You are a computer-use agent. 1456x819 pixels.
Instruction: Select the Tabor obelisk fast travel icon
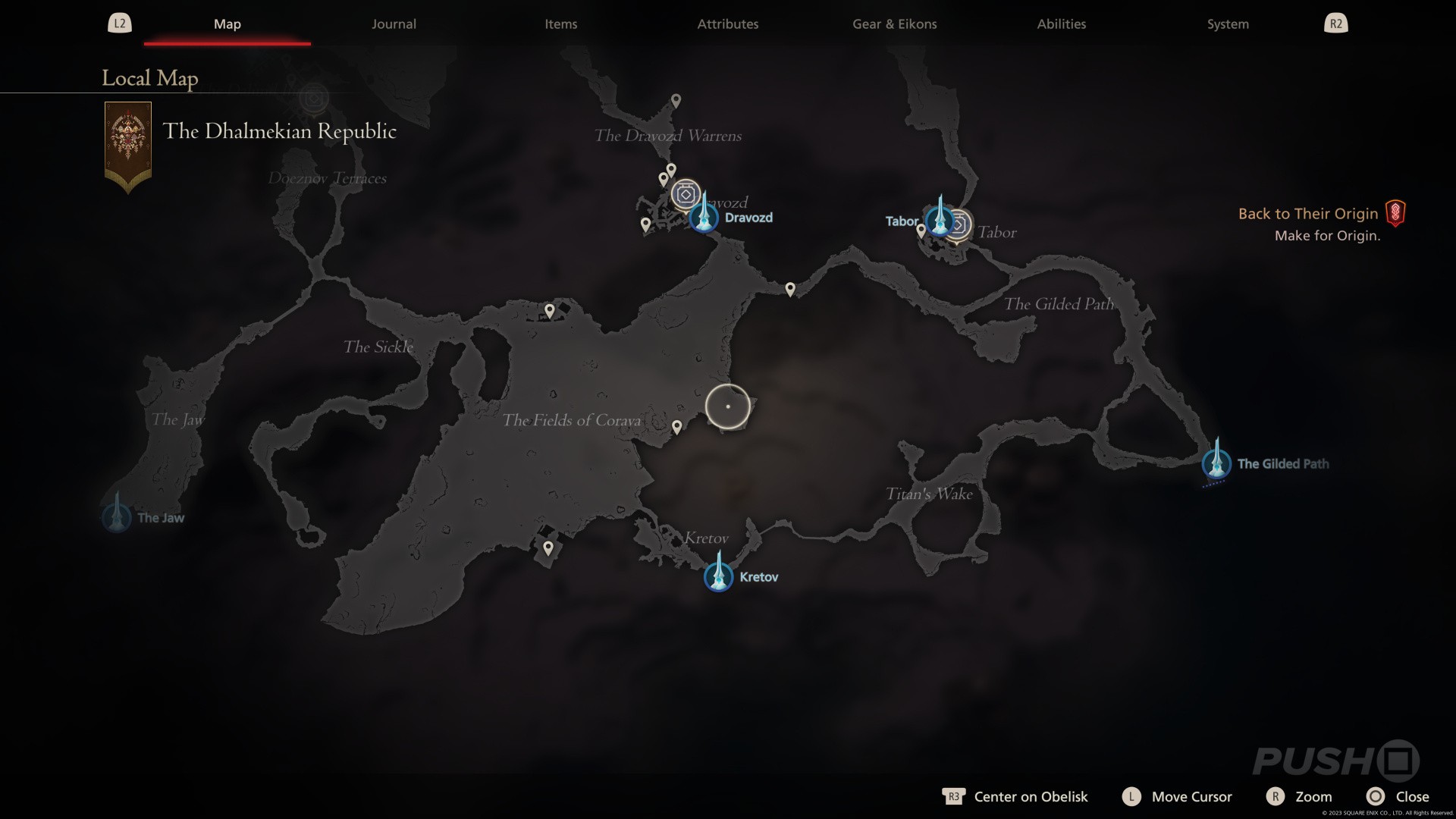tap(941, 223)
